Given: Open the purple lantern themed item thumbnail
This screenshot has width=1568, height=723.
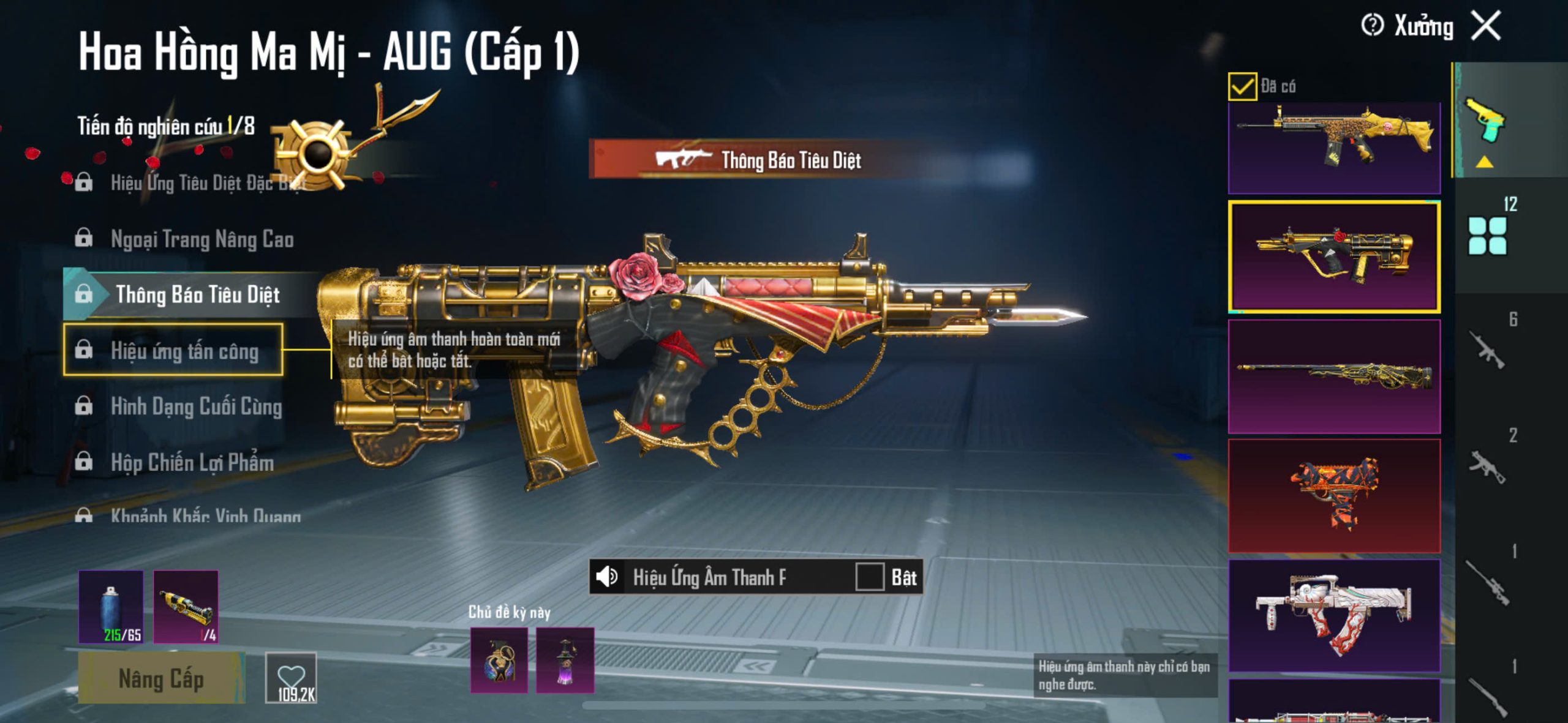Looking at the screenshot, I should (x=565, y=660).
